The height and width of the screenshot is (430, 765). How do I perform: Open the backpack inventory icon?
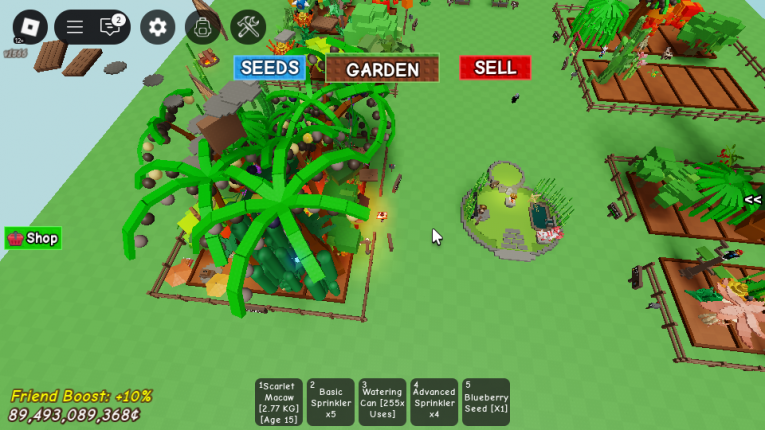pyautogui.click(x=203, y=27)
